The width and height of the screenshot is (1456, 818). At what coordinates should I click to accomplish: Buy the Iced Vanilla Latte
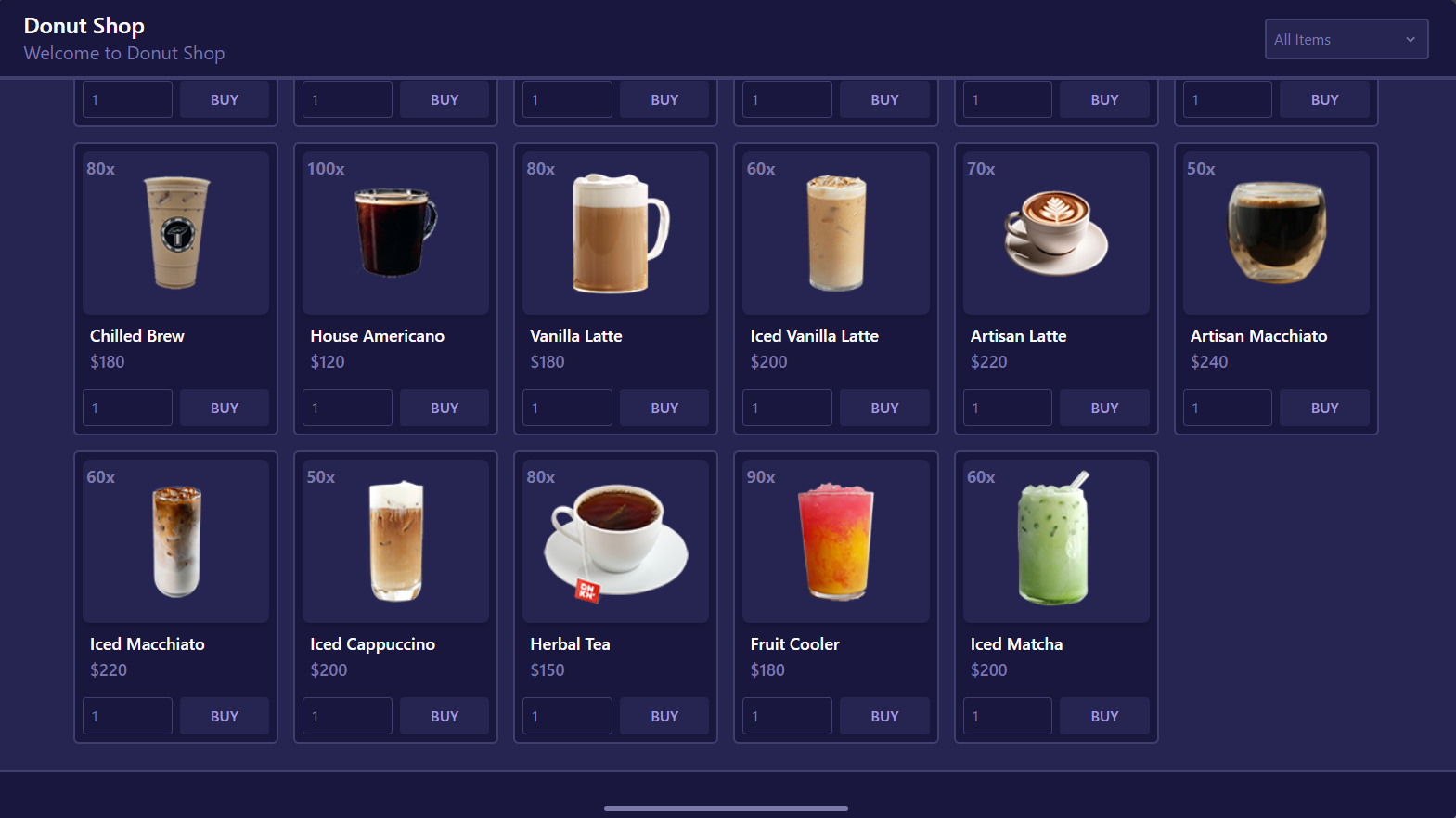click(883, 407)
